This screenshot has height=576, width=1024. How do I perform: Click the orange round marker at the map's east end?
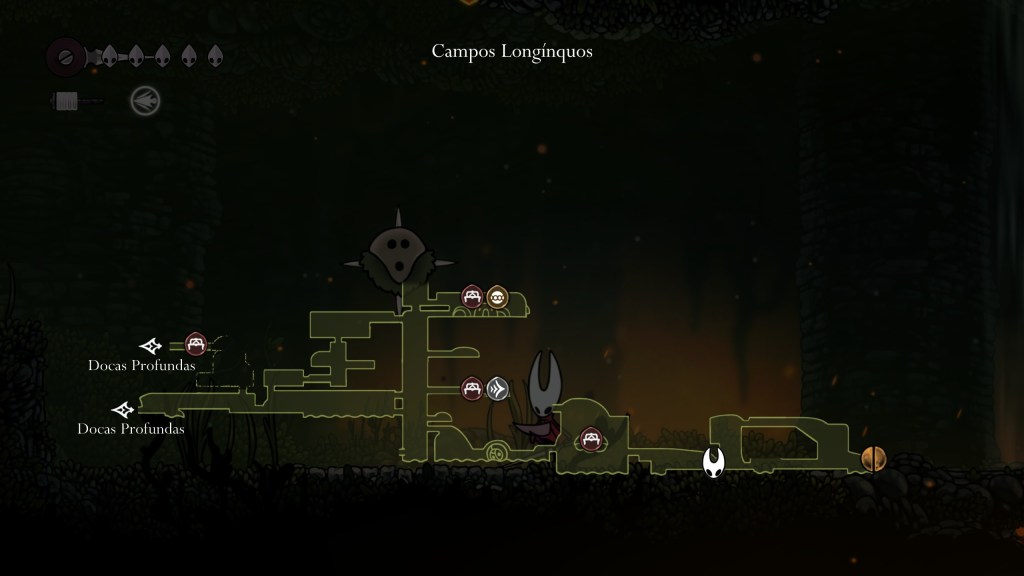[x=873, y=459]
